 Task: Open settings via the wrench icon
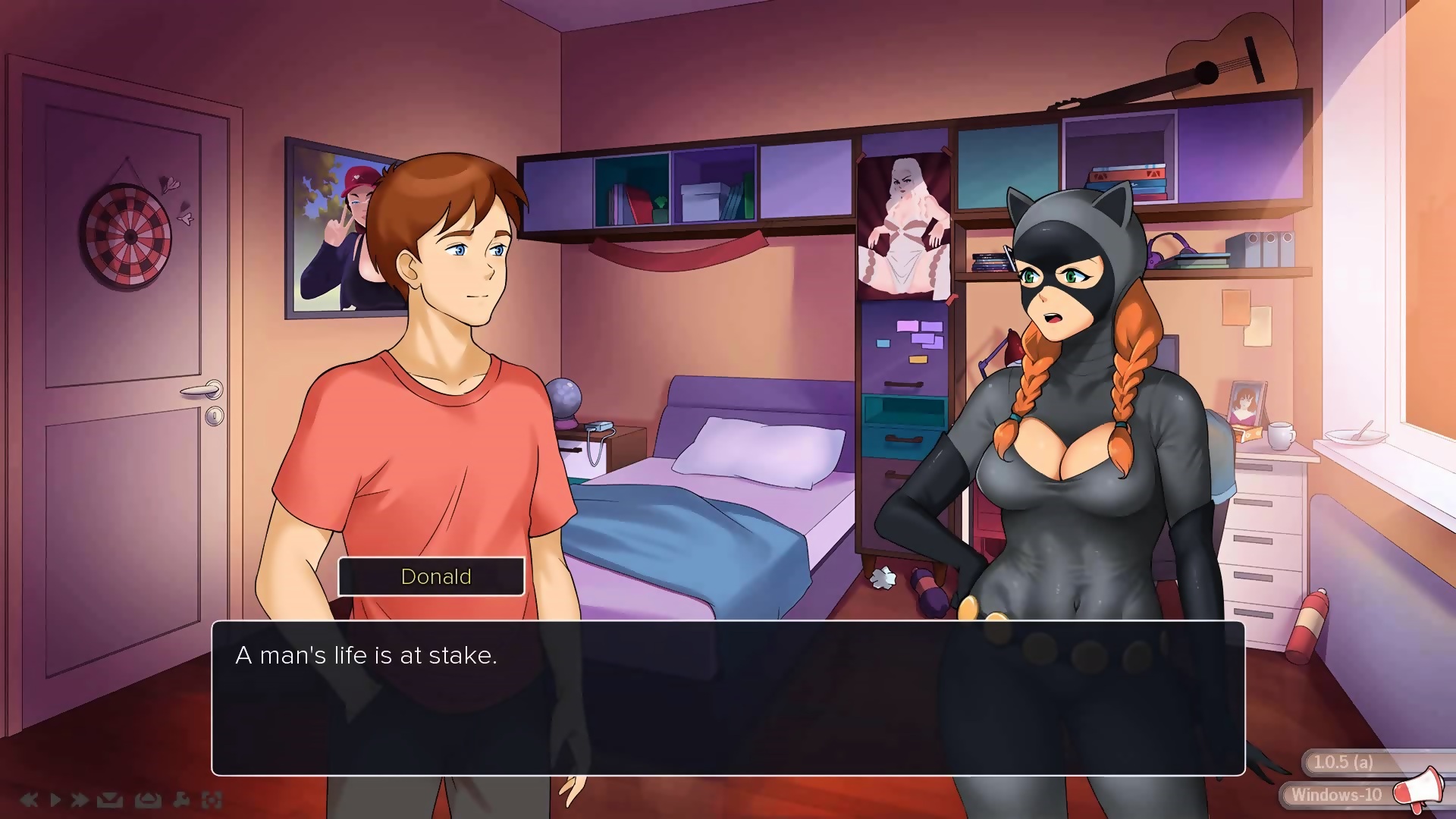(182, 799)
